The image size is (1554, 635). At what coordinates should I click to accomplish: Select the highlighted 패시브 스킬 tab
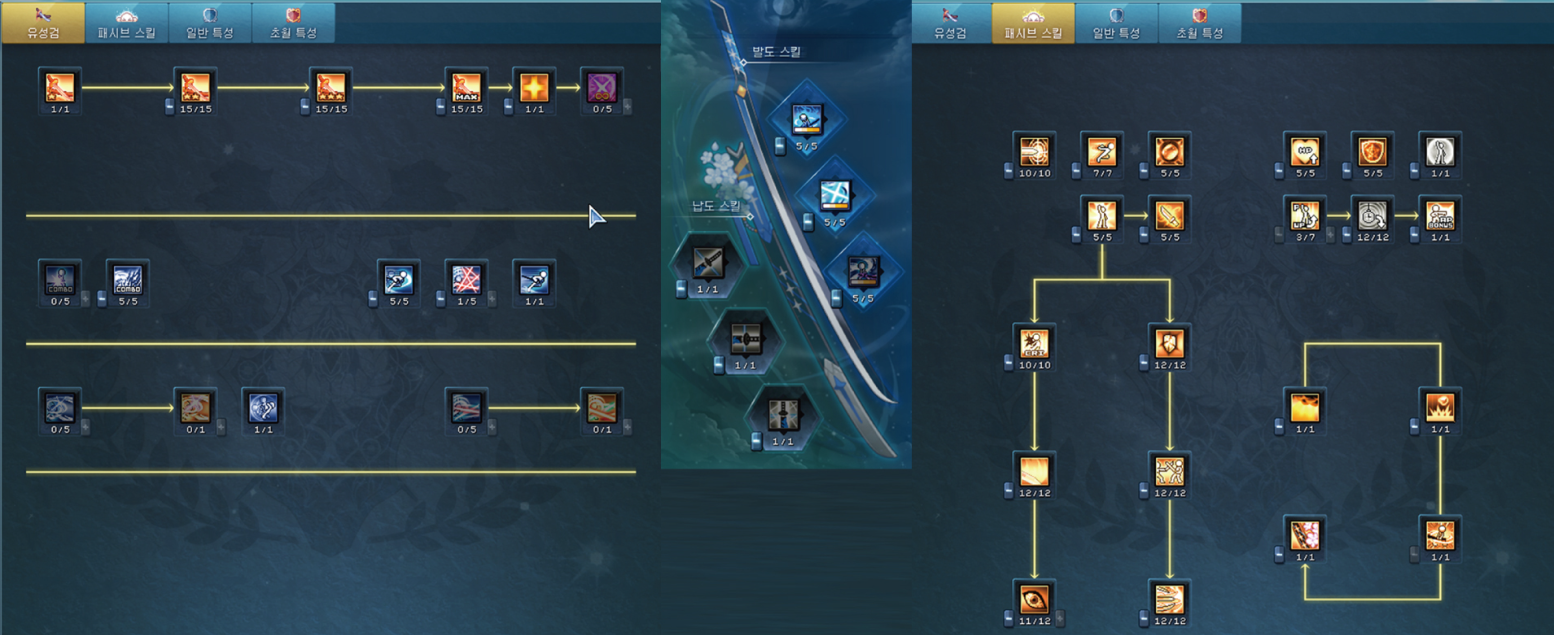[1033, 22]
